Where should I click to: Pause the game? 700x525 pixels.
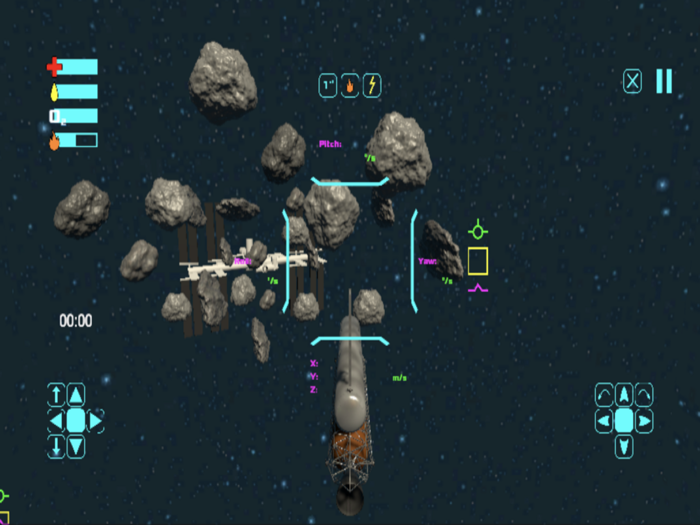664,82
